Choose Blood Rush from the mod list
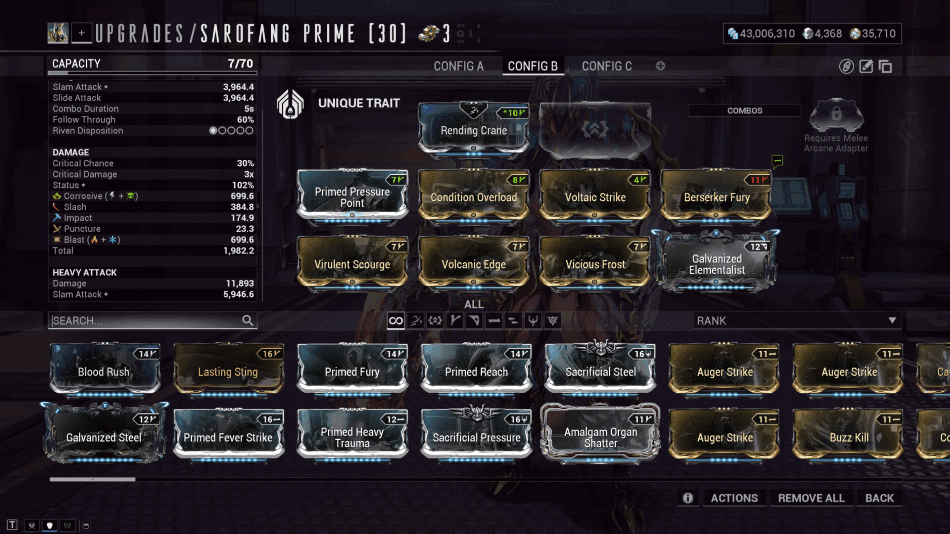 pyautogui.click(x=104, y=370)
